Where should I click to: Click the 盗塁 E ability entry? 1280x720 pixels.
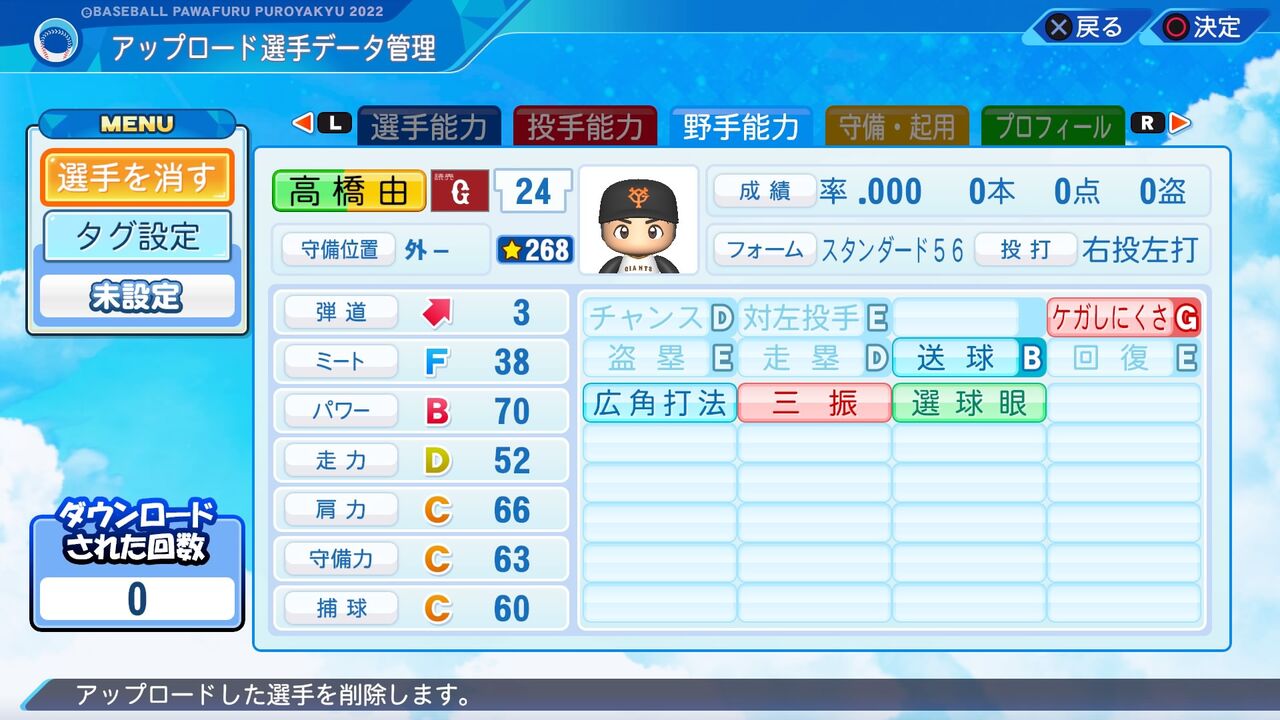click(659, 358)
